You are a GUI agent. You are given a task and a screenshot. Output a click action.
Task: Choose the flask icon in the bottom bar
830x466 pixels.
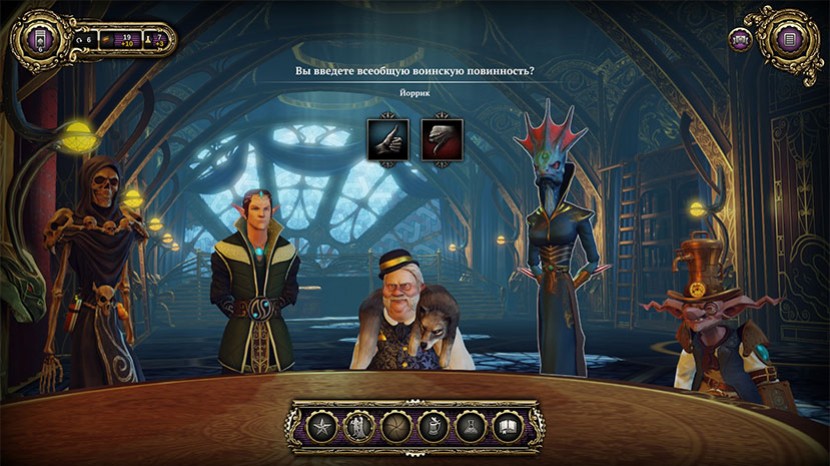[471, 426]
